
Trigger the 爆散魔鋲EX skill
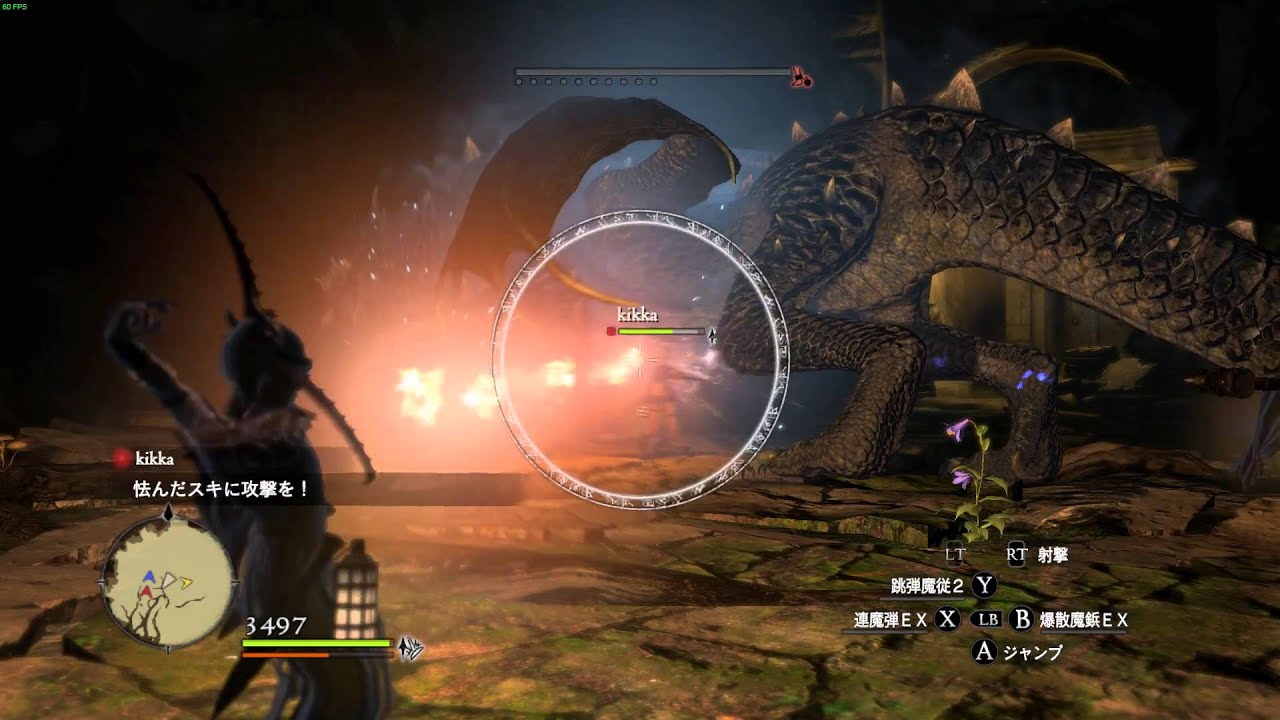(1084, 620)
